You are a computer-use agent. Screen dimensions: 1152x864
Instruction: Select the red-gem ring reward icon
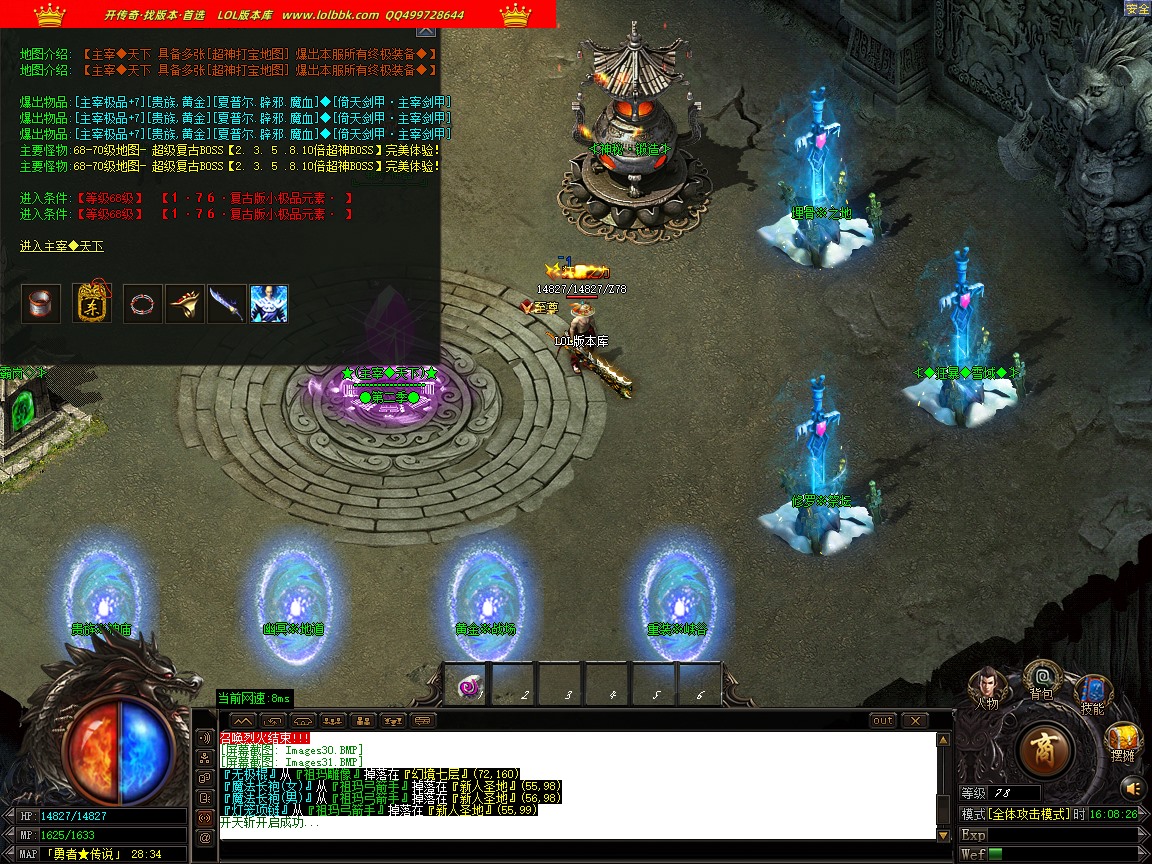(143, 303)
